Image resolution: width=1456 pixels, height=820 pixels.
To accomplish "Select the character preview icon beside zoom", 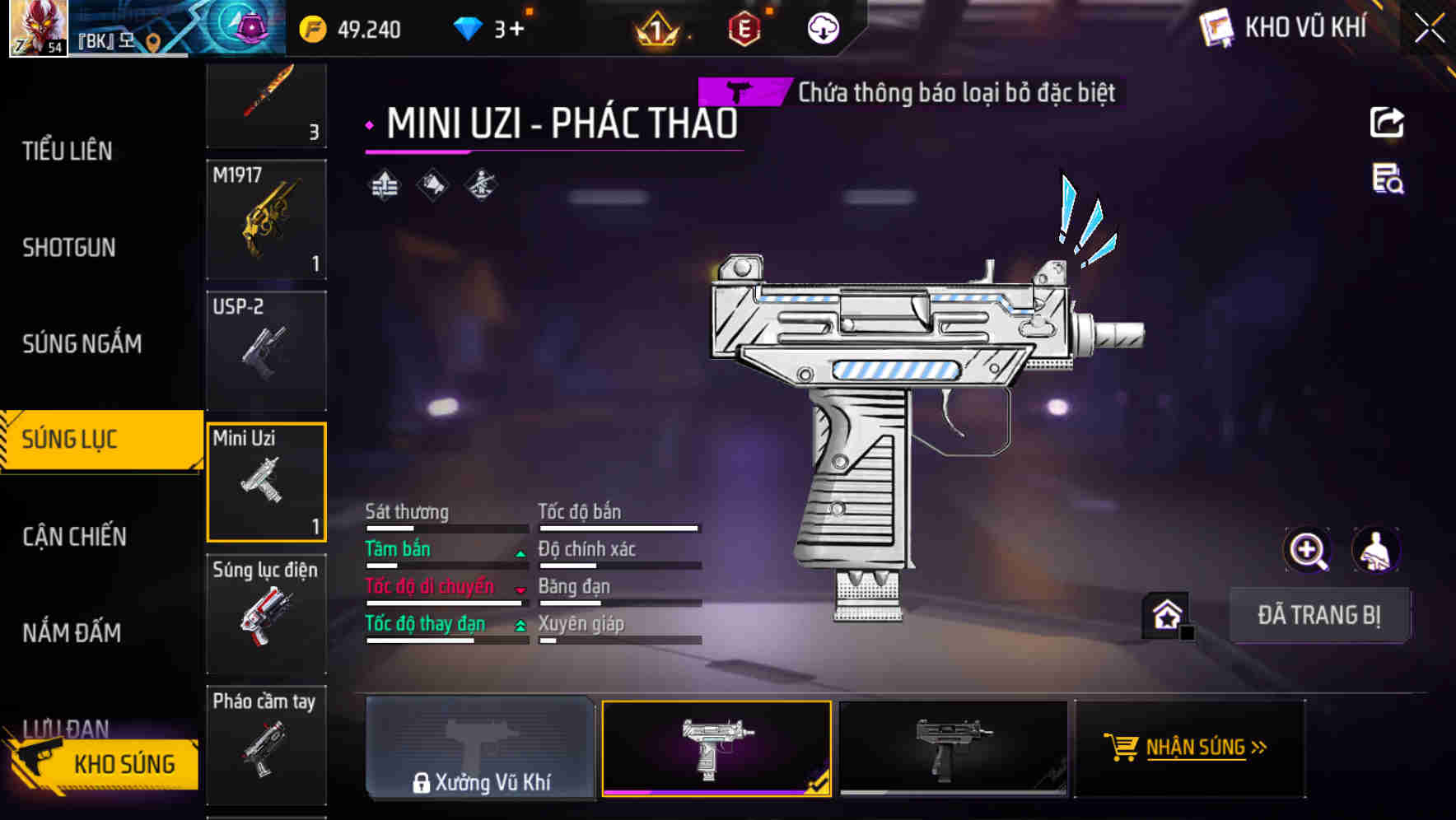I will point(1374,549).
